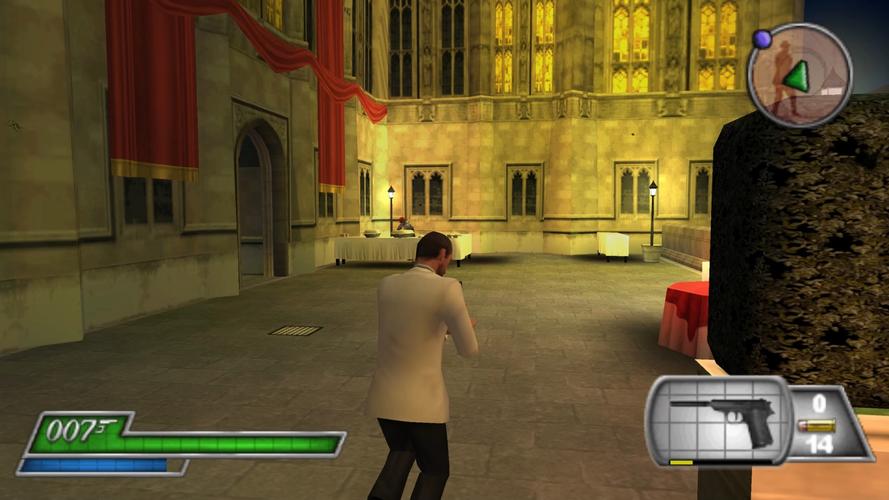The height and width of the screenshot is (500, 889).
Task: Select the pistol weapon icon
Action: [x=722, y=419]
